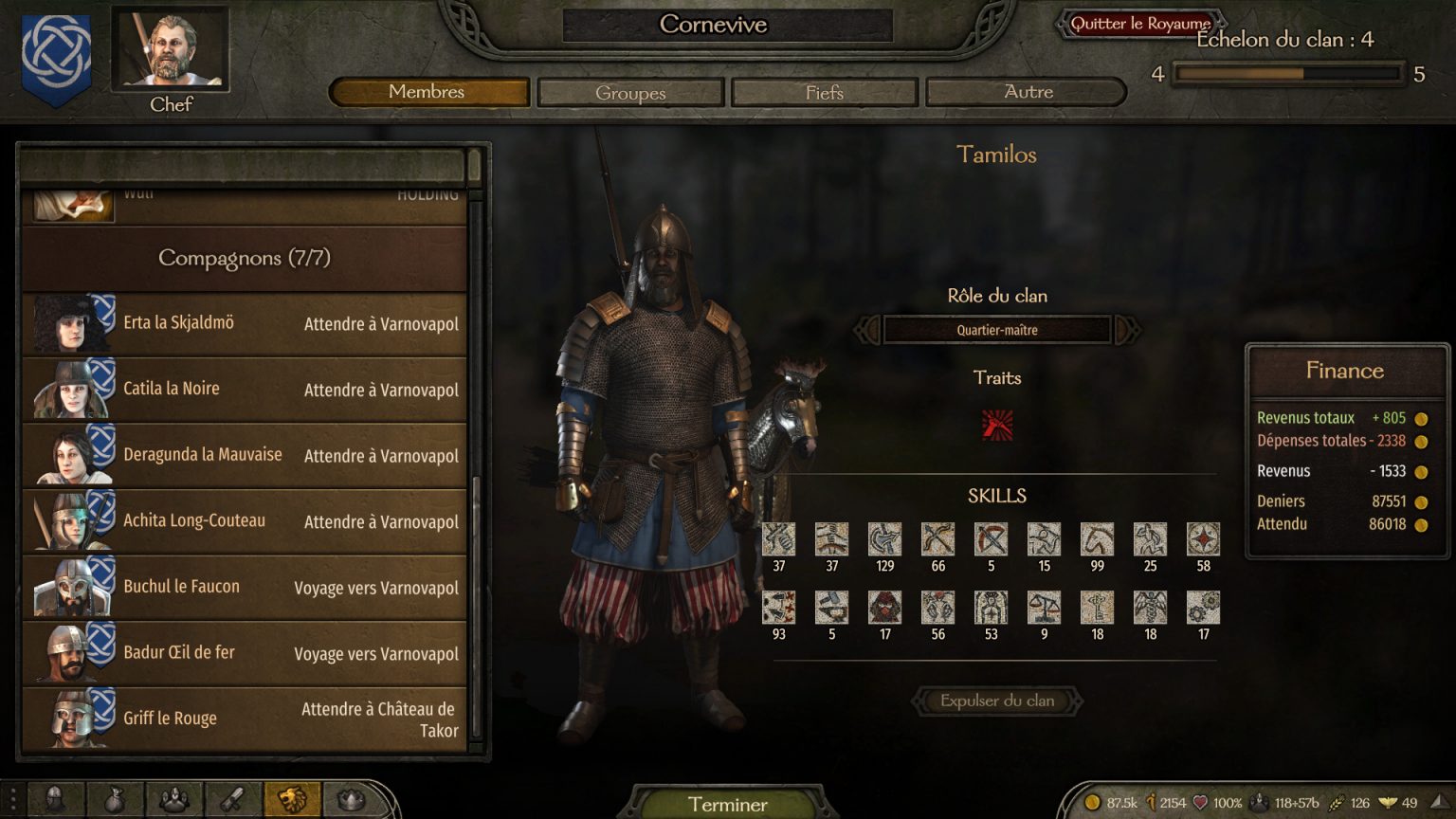This screenshot has height=819, width=1456.
Task: Open the Groupes tab
Action: 630,92
